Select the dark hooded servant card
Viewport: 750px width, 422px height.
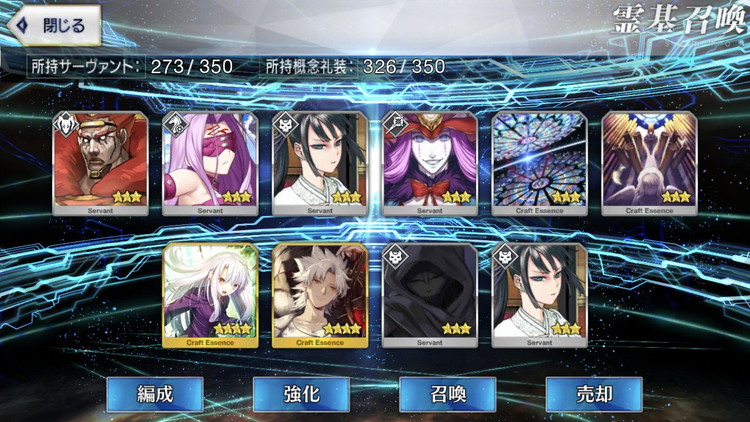(x=430, y=295)
